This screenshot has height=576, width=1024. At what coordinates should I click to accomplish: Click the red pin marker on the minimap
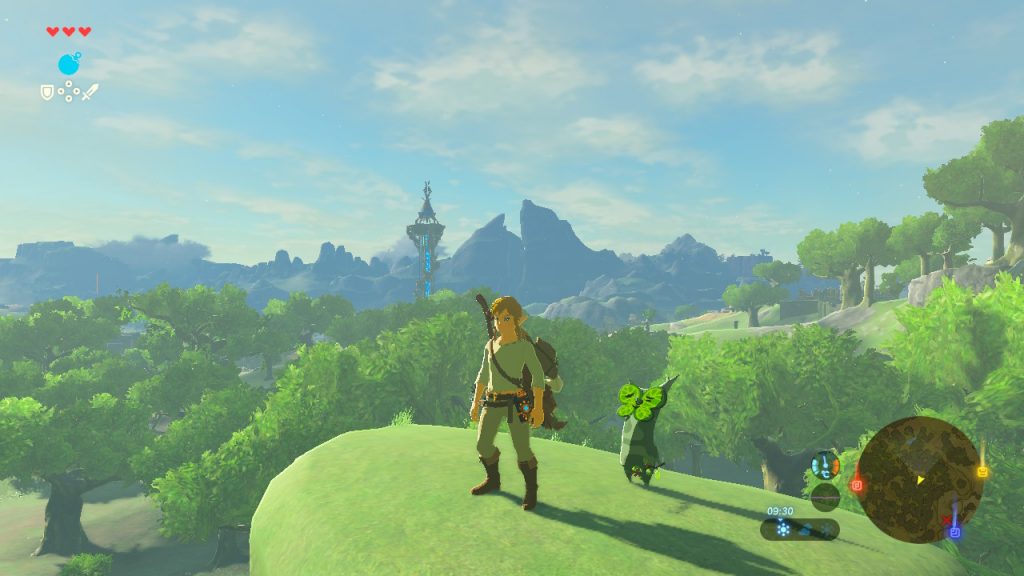tap(857, 485)
